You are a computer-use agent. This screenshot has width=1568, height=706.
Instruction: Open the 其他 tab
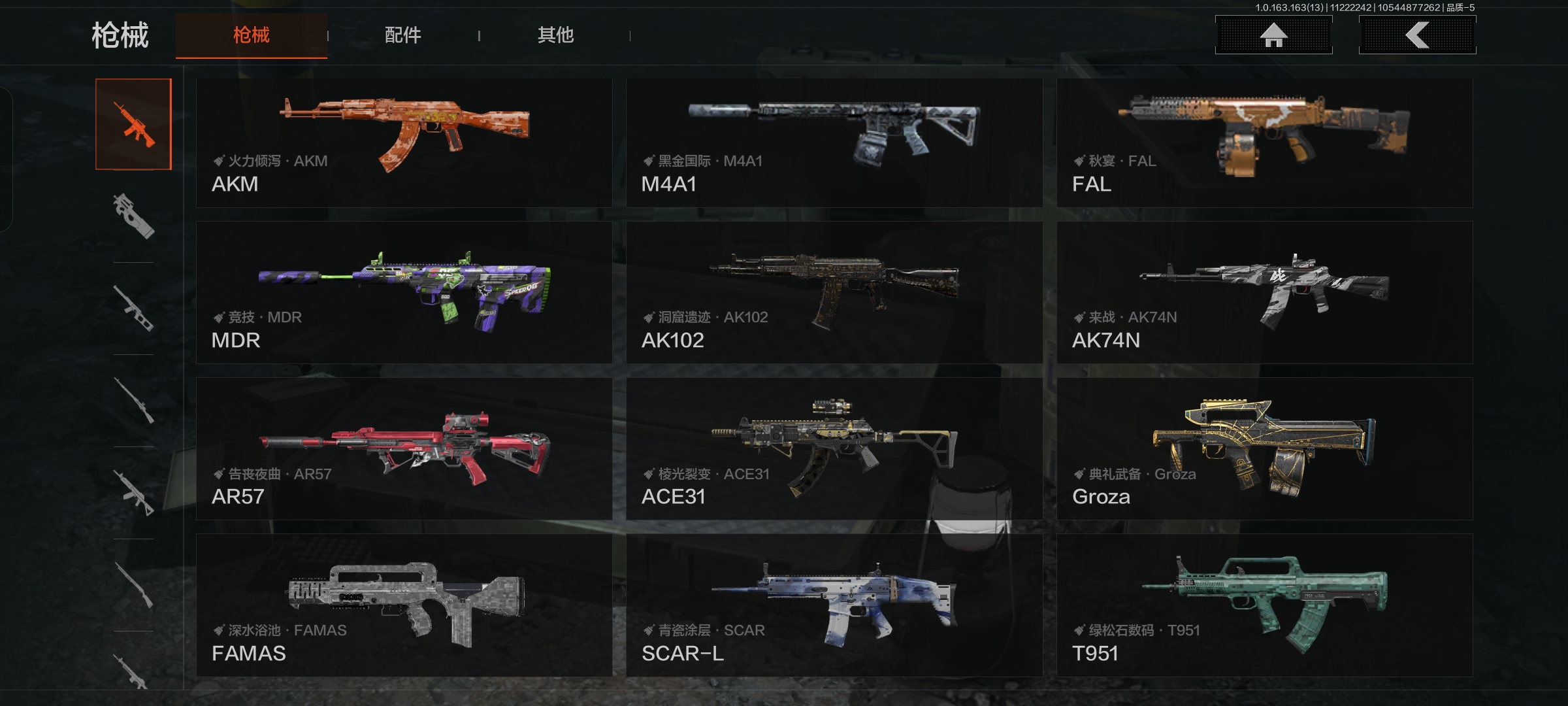(555, 35)
